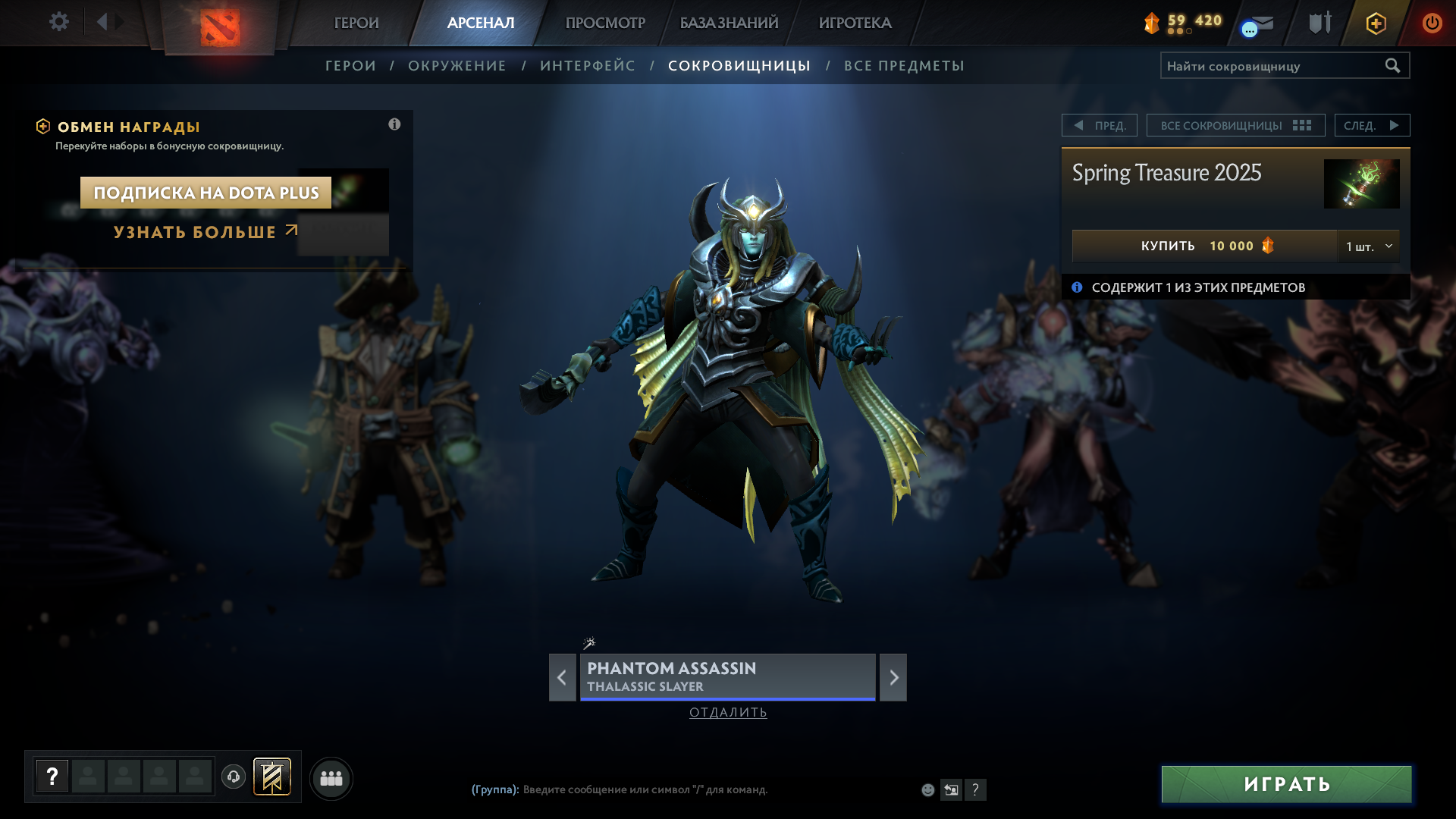Show ВСЕ ПРЕДМЕТЫ category
The height and width of the screenshot is (819, 1456).
click(x=904, y=66)
